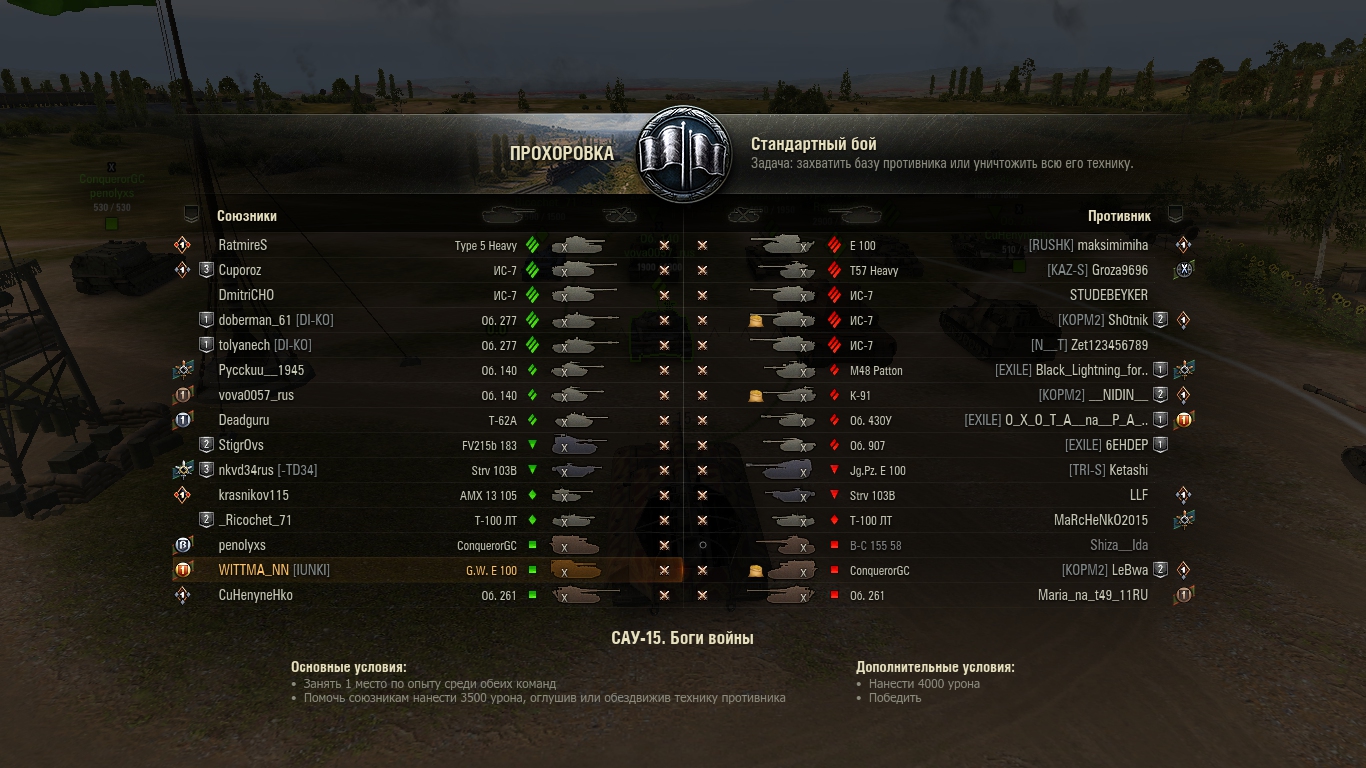The image size is (1366, 768).
Task: Select ally player RatmireS row
Action: pyautogui.click(x=243, y=245)
